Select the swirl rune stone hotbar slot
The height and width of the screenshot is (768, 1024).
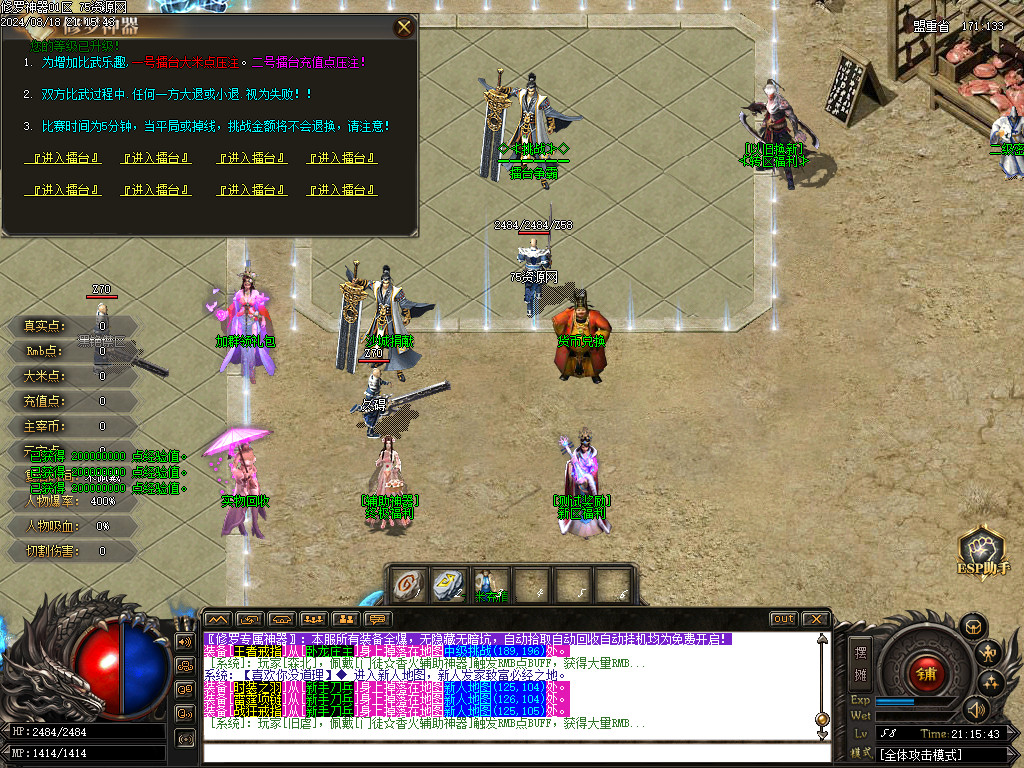point(406,586)
